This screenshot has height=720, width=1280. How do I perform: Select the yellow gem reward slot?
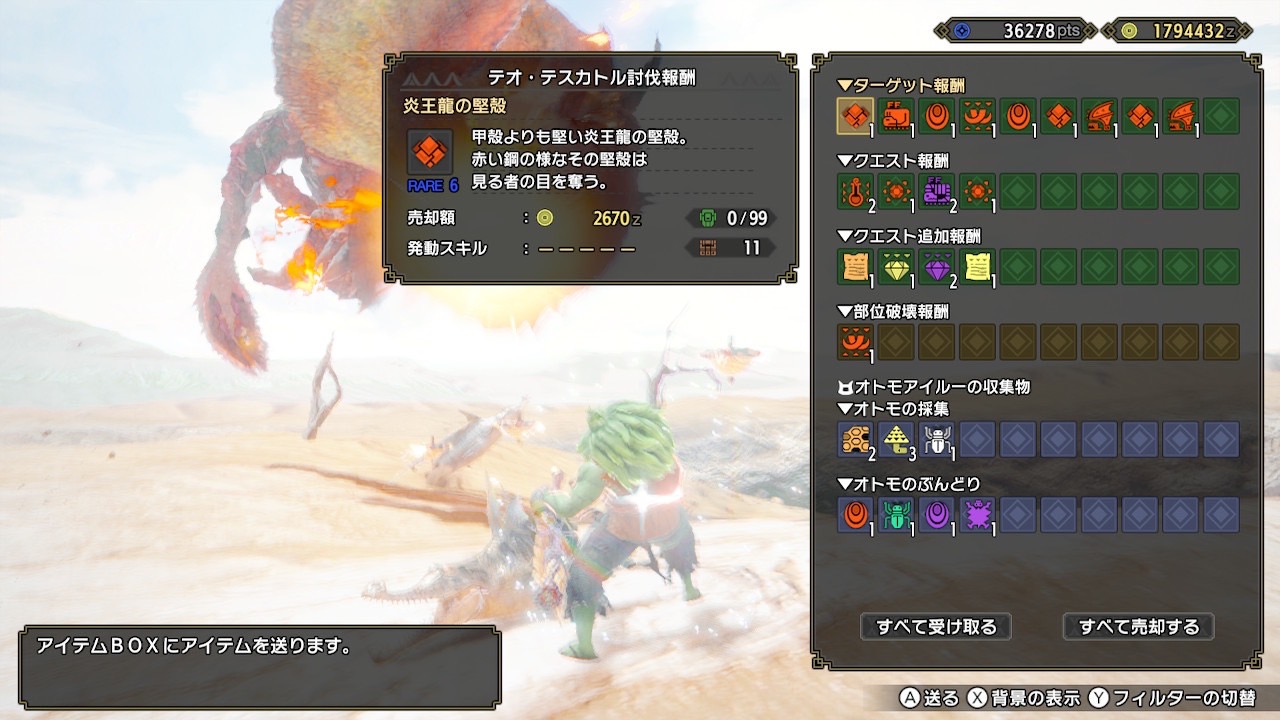tap(896, 267)
